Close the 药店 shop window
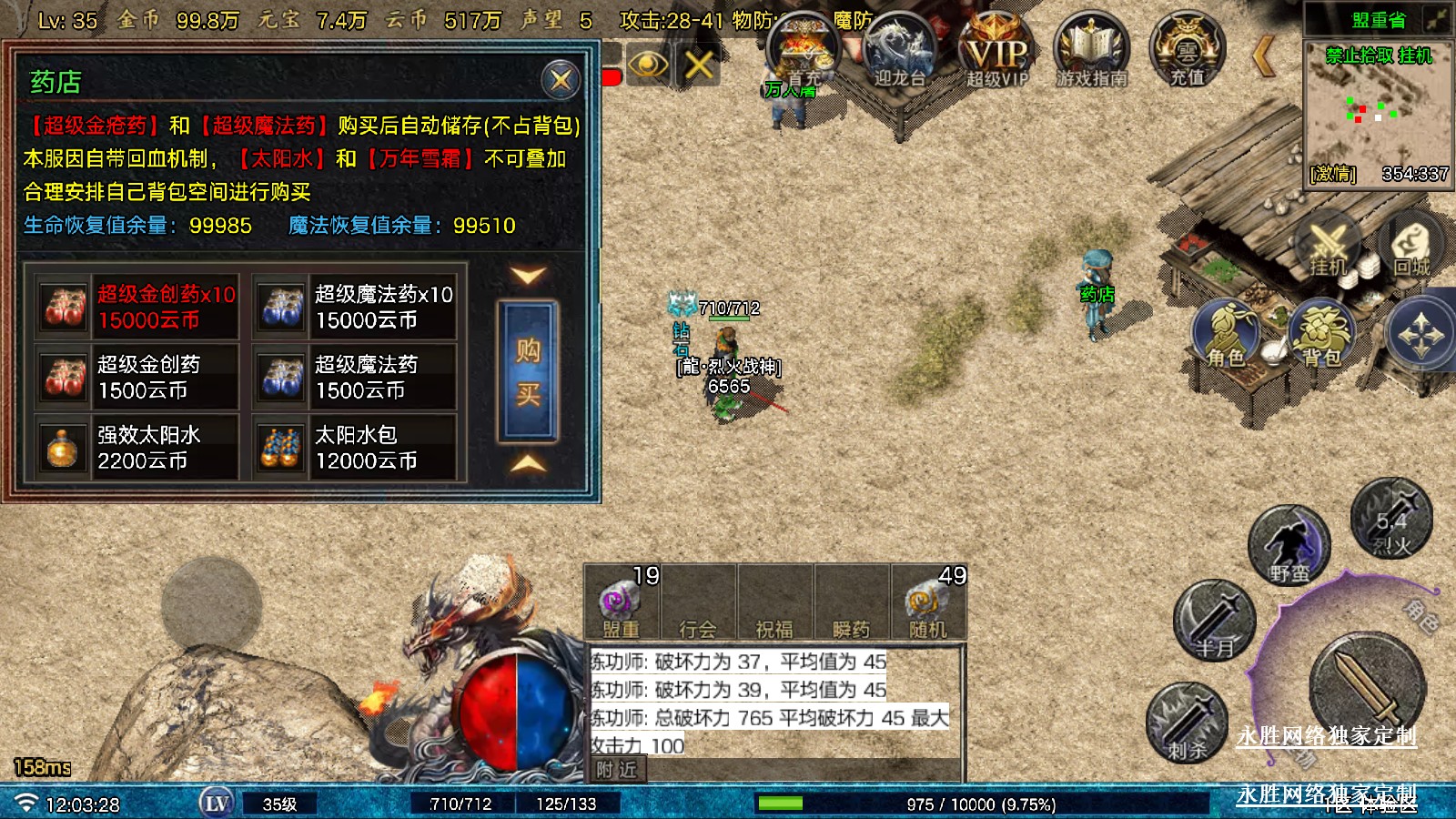Screen dimensions: 1456x819 pyautogui.click(x=561, y=80)
